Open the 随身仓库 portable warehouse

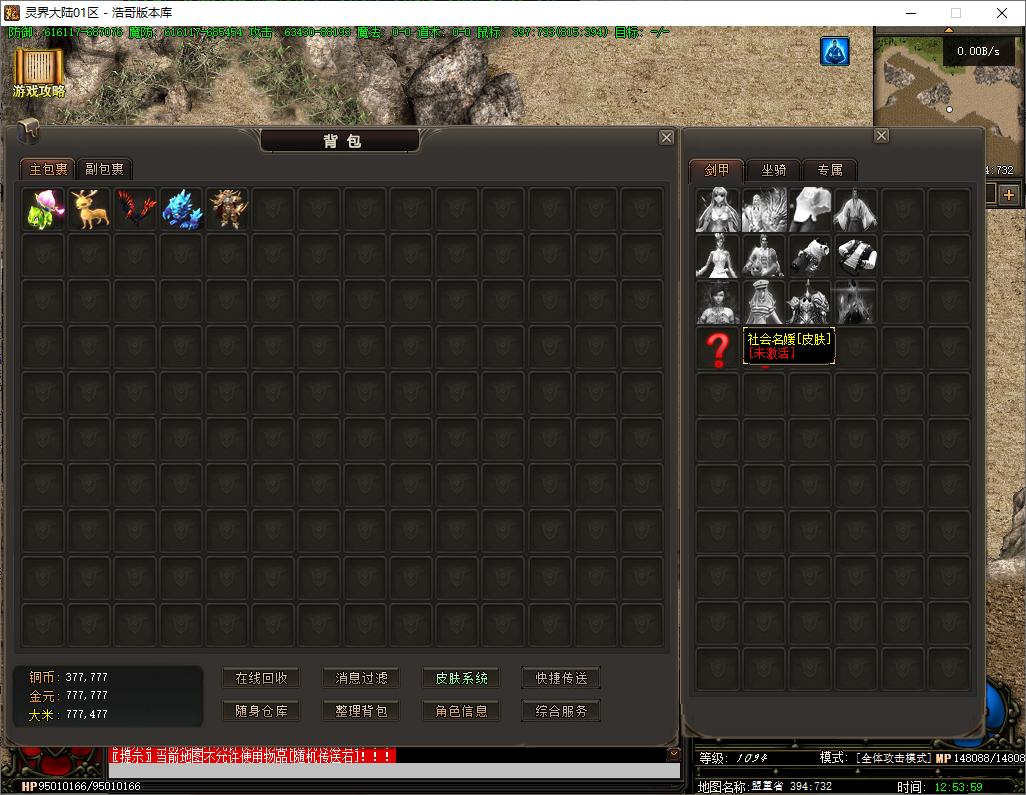point(261,711)
